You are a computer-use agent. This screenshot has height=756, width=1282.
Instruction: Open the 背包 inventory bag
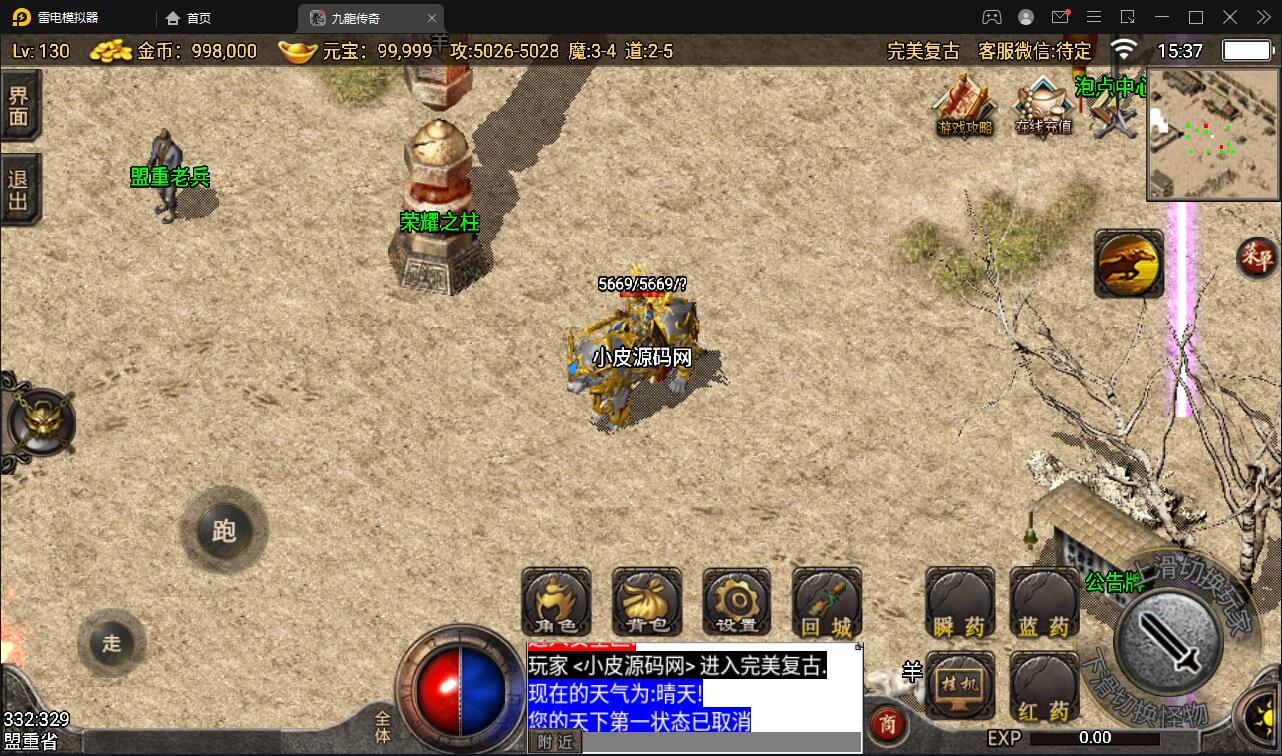click(x=647, y=601)
